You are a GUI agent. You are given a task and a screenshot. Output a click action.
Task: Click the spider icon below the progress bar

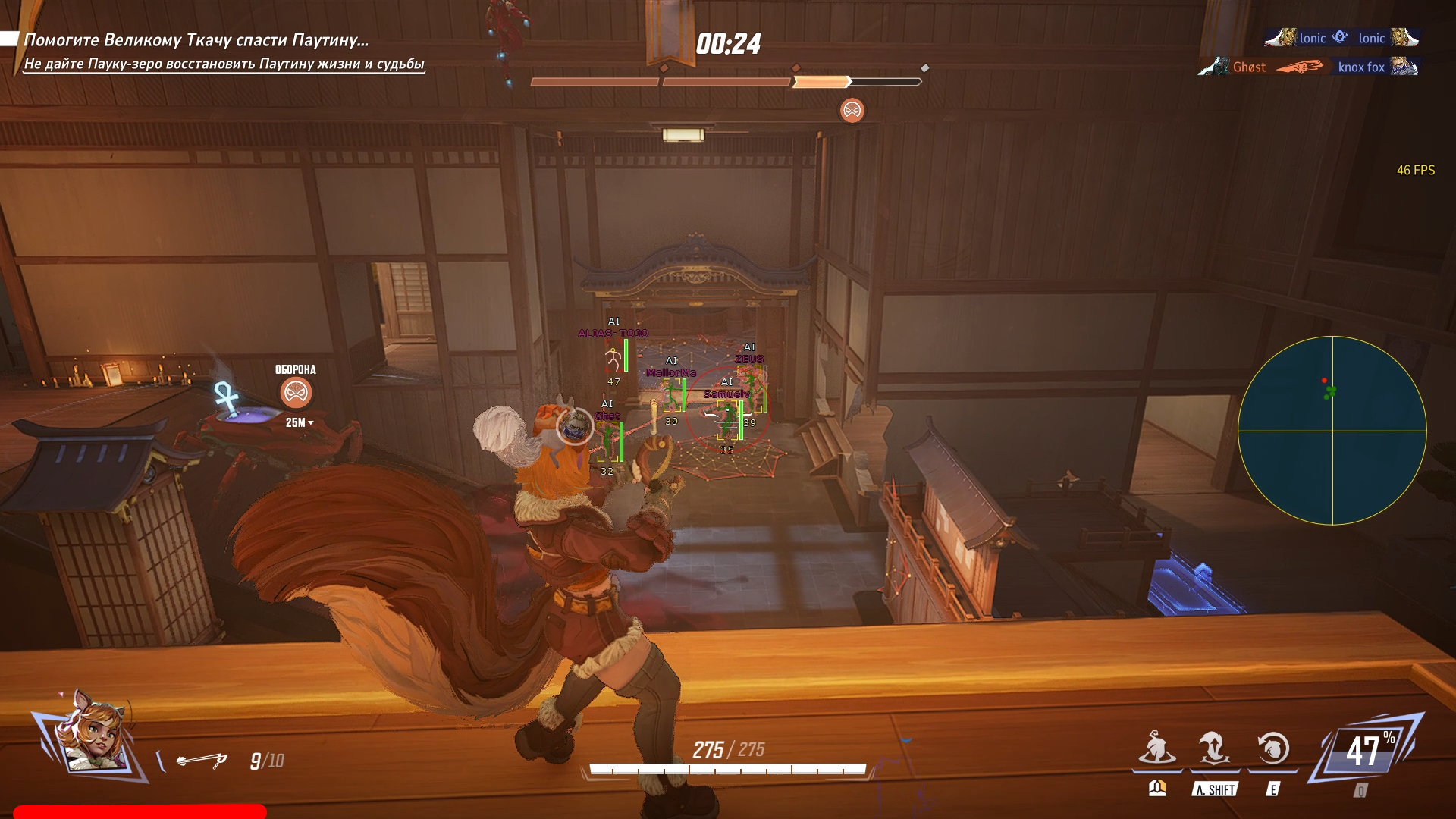[x=852, y=111]
